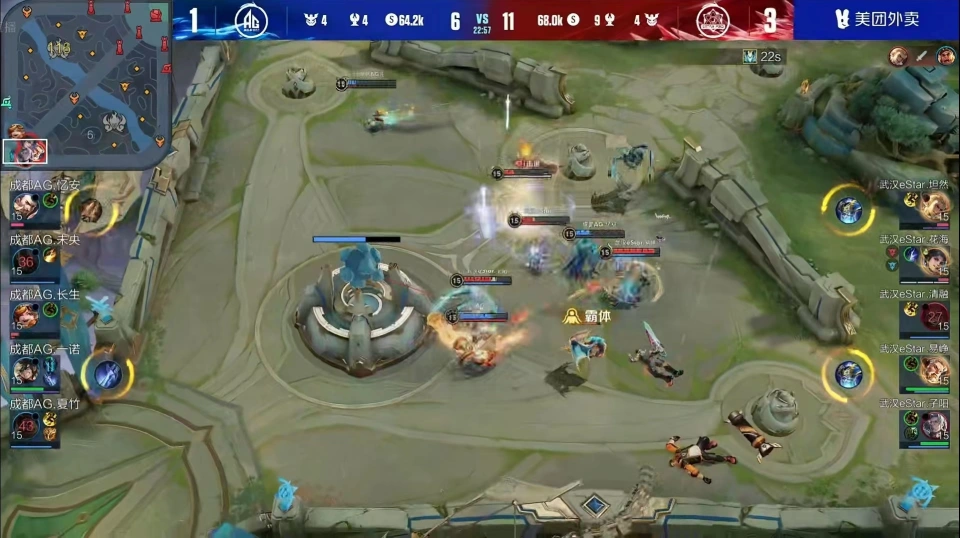Select the 成都AG.夏竹 player portrait

pyautogui.click(x=26, y=427)
